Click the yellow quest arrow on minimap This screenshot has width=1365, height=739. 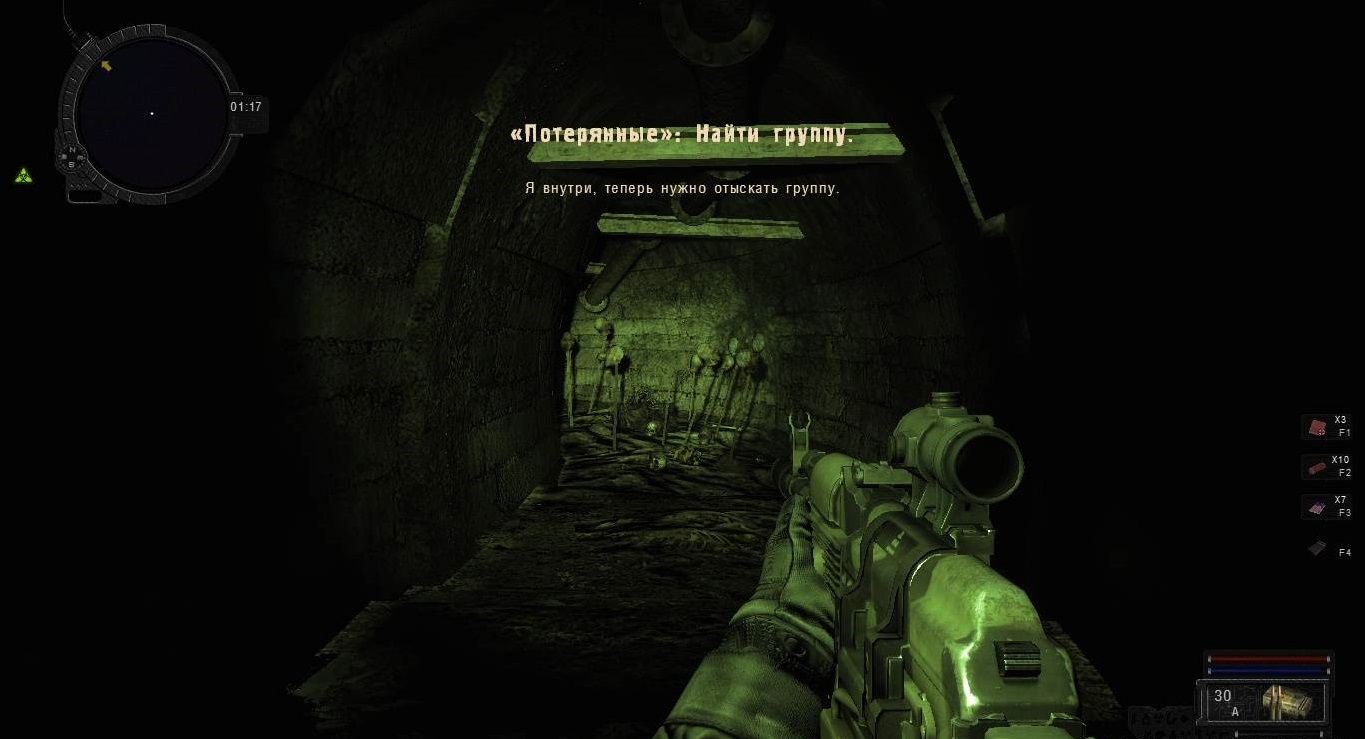coord(106,66)
